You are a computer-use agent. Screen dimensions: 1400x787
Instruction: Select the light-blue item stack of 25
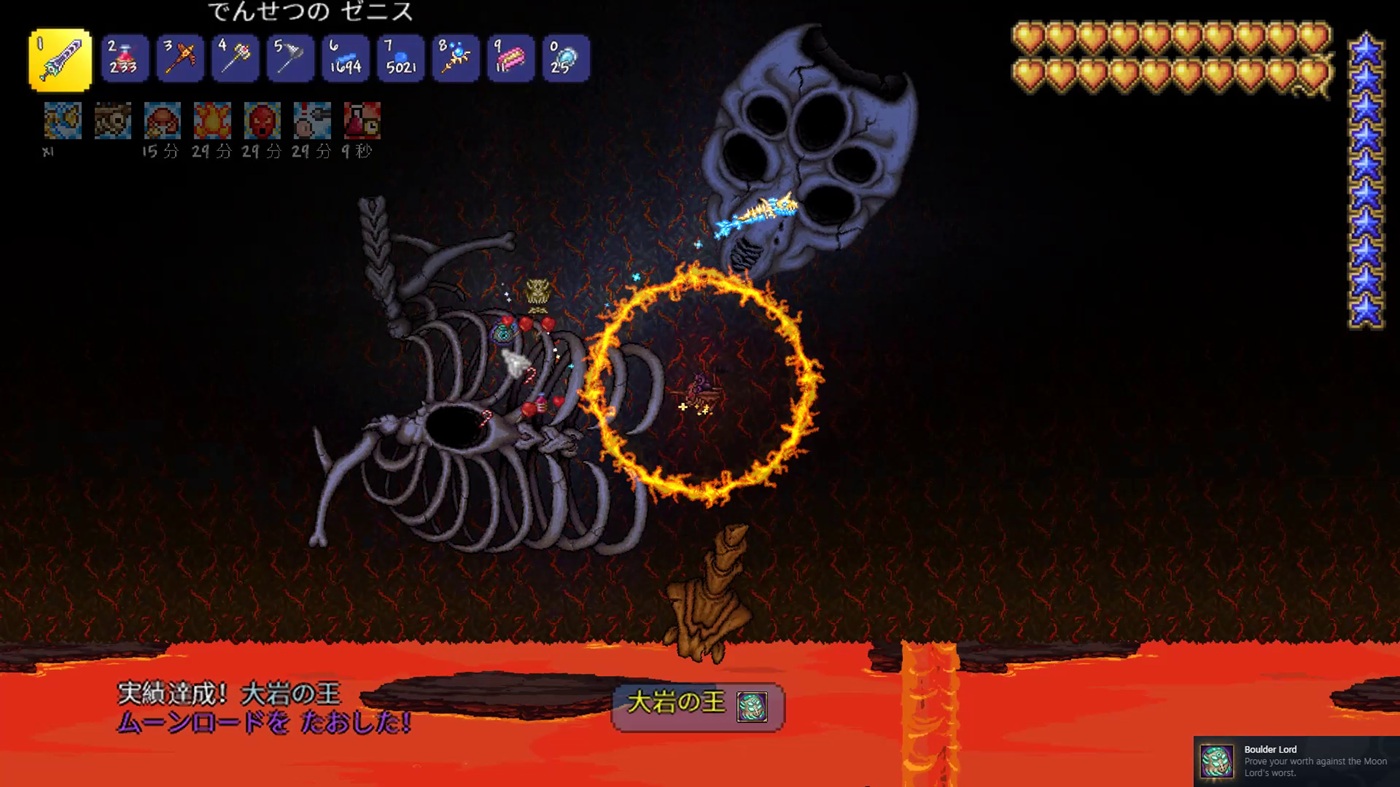pos(565,59)
